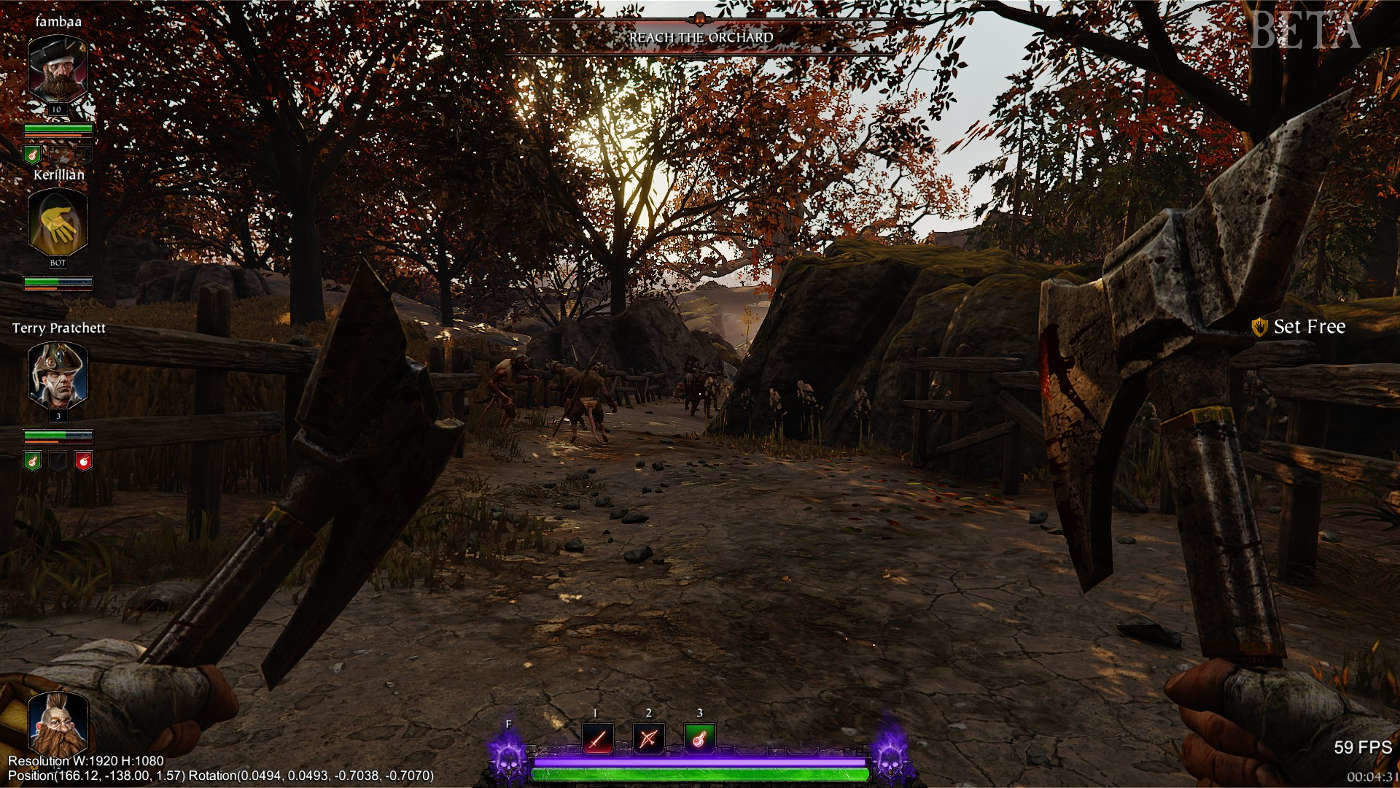Image resolution: width=1400 pixels, height=788 pixels.
Task: Click Terry Pratchett's red bomb item icon
Action: [x=84, y=460]
